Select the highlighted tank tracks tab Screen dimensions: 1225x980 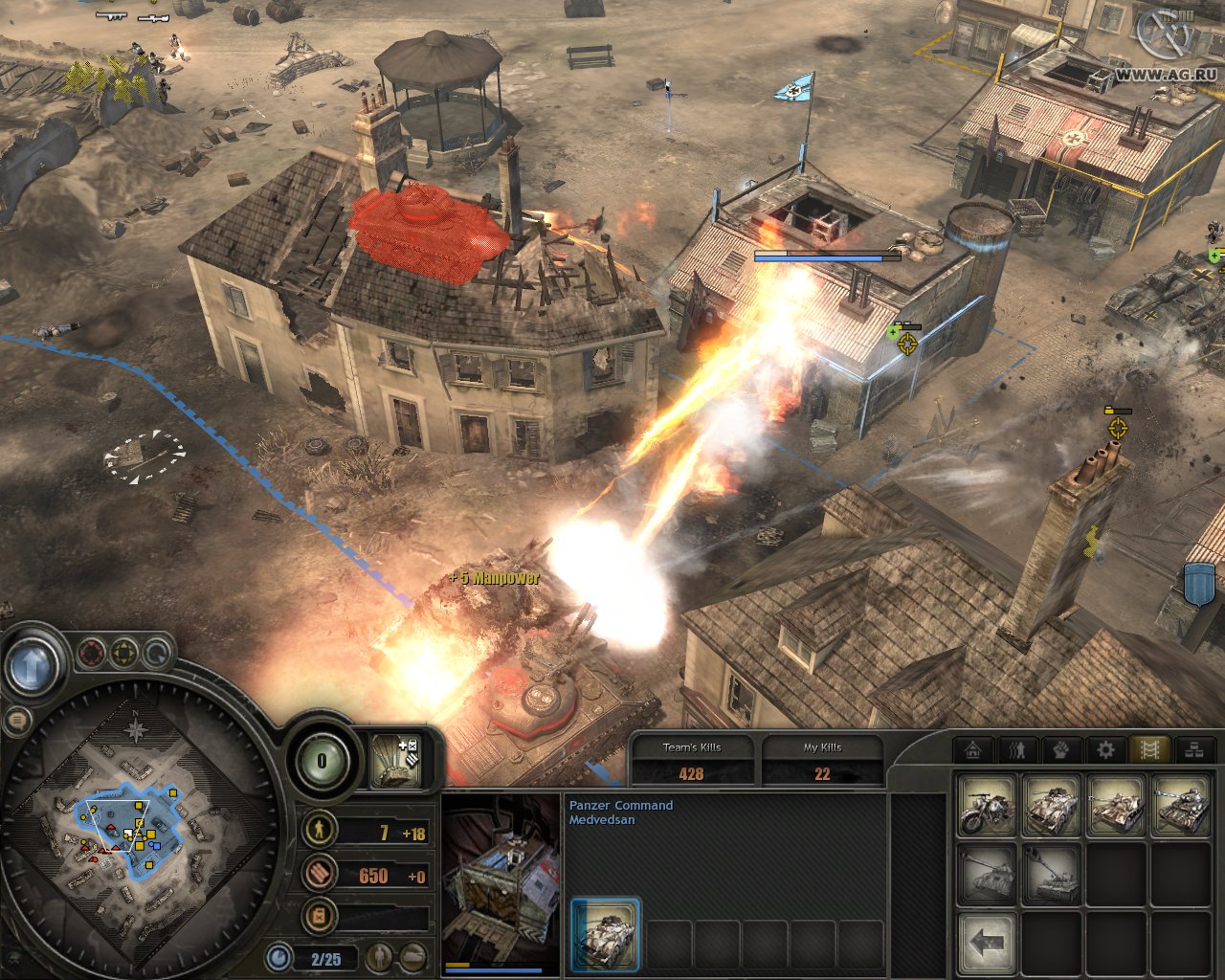pyautogui.click(x=1149, y=750)
